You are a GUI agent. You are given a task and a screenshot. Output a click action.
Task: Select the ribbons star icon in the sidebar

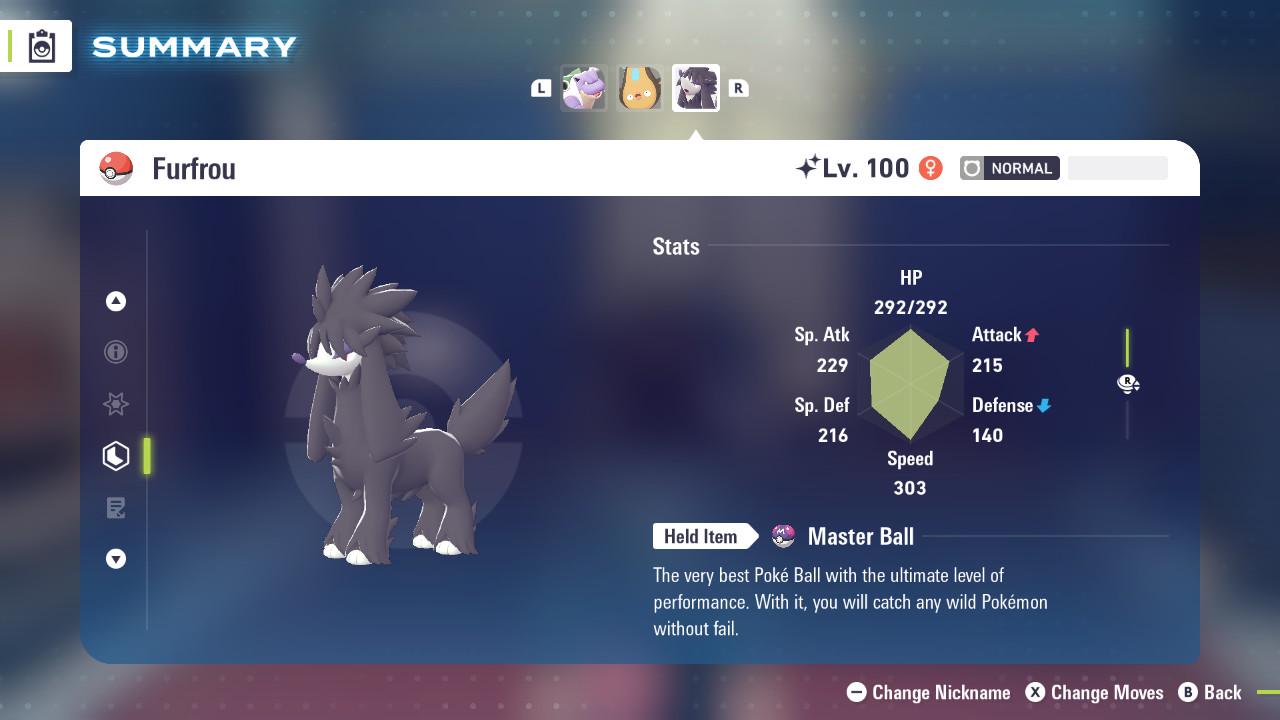(116, 404)
